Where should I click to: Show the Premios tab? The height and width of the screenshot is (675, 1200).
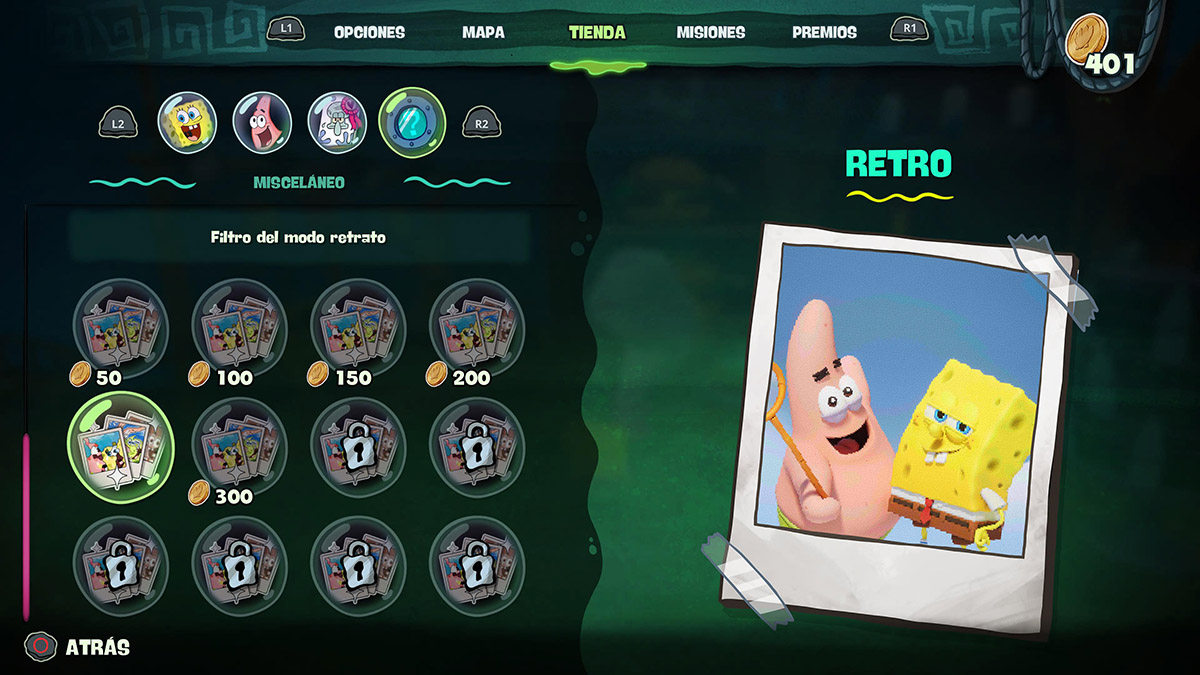click(824, 32)
